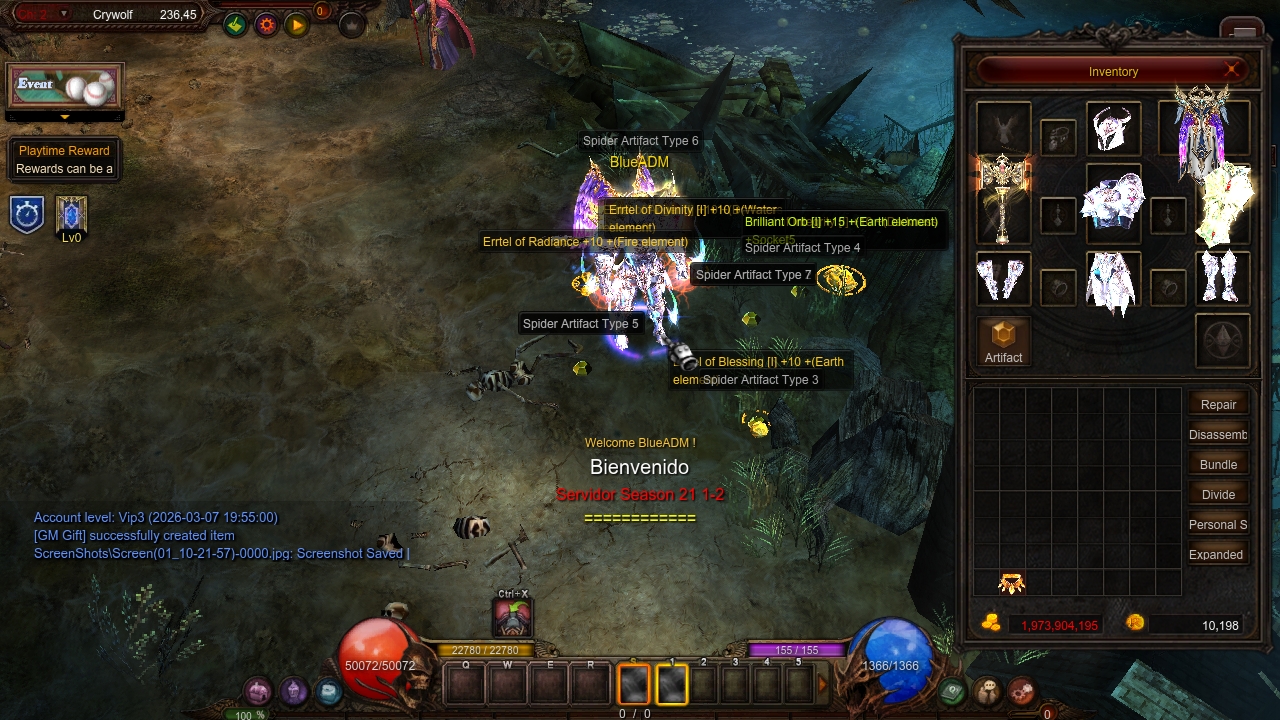1280x720 pixels.
Task: Click the yellow play arrow icon
Action: [x=297, y=25]
